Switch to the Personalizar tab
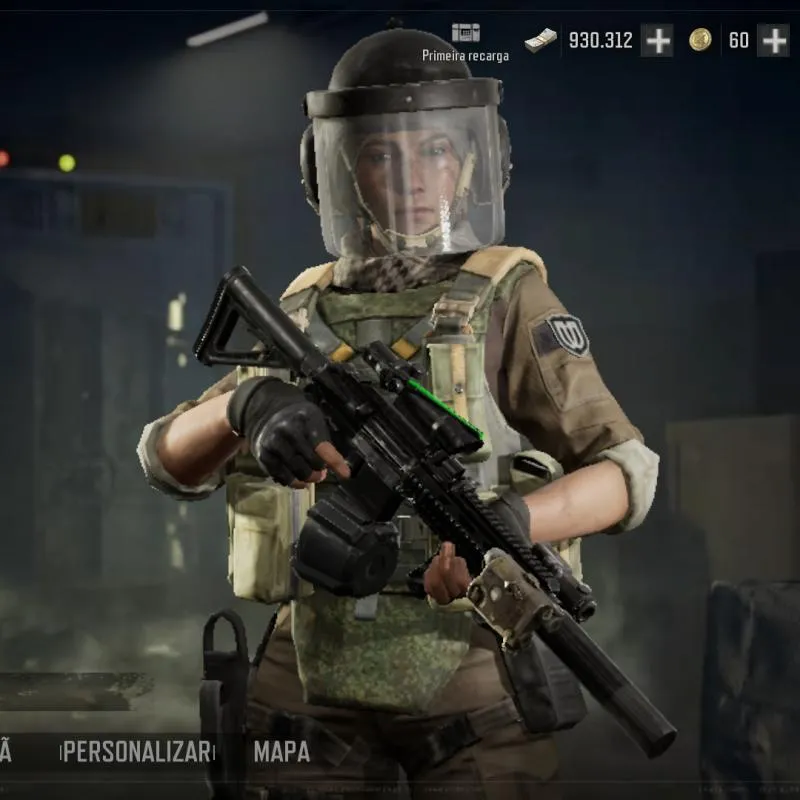 tap(138, 752)
